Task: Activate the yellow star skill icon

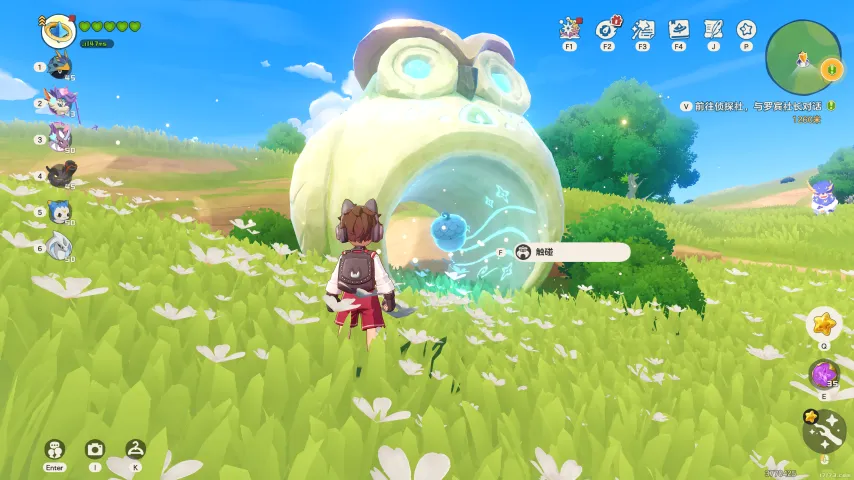Action: click(824, 324)
